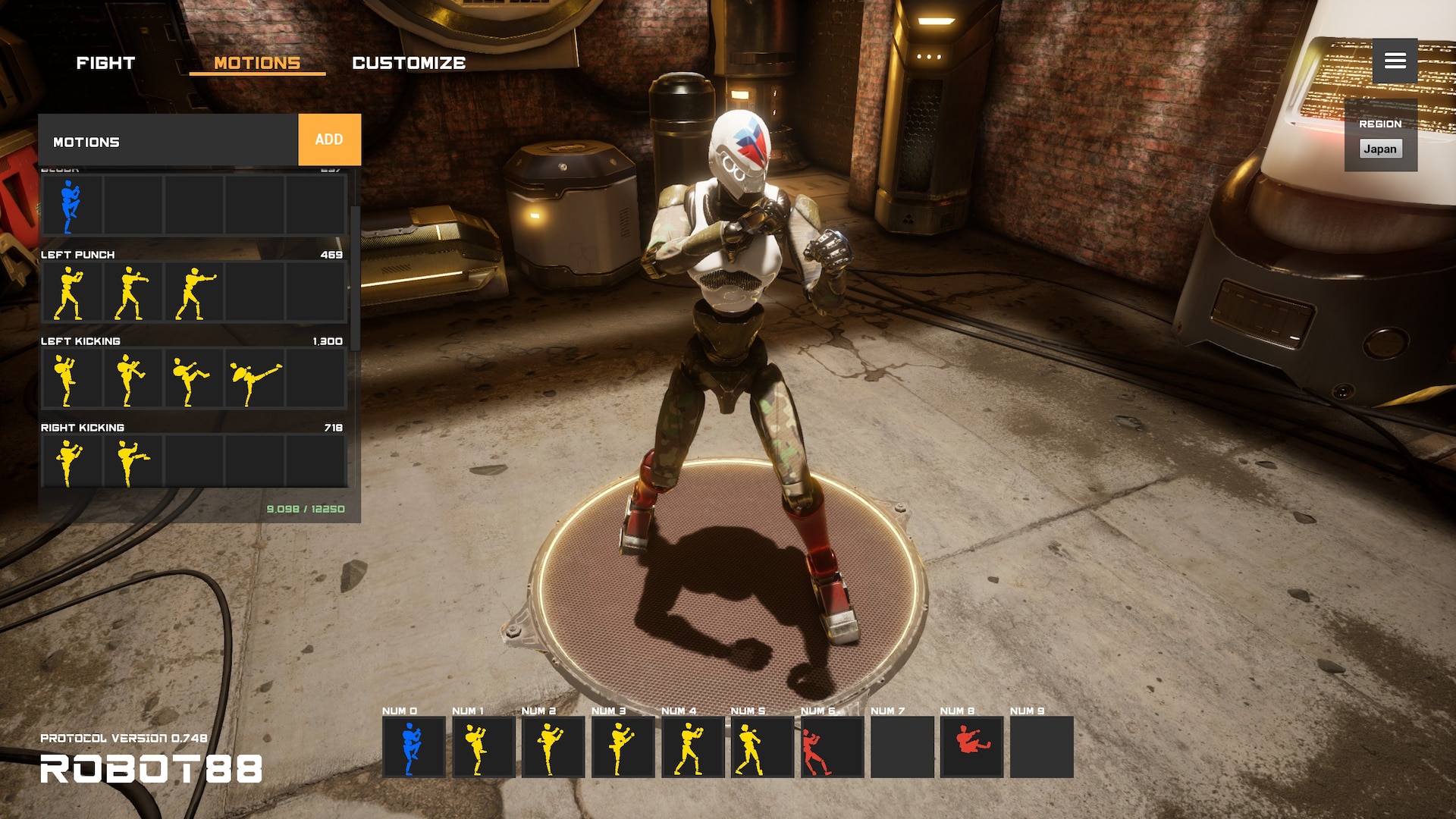Change the Japan region setting
Screen dimensions: 1456x819
[1379, 149]
